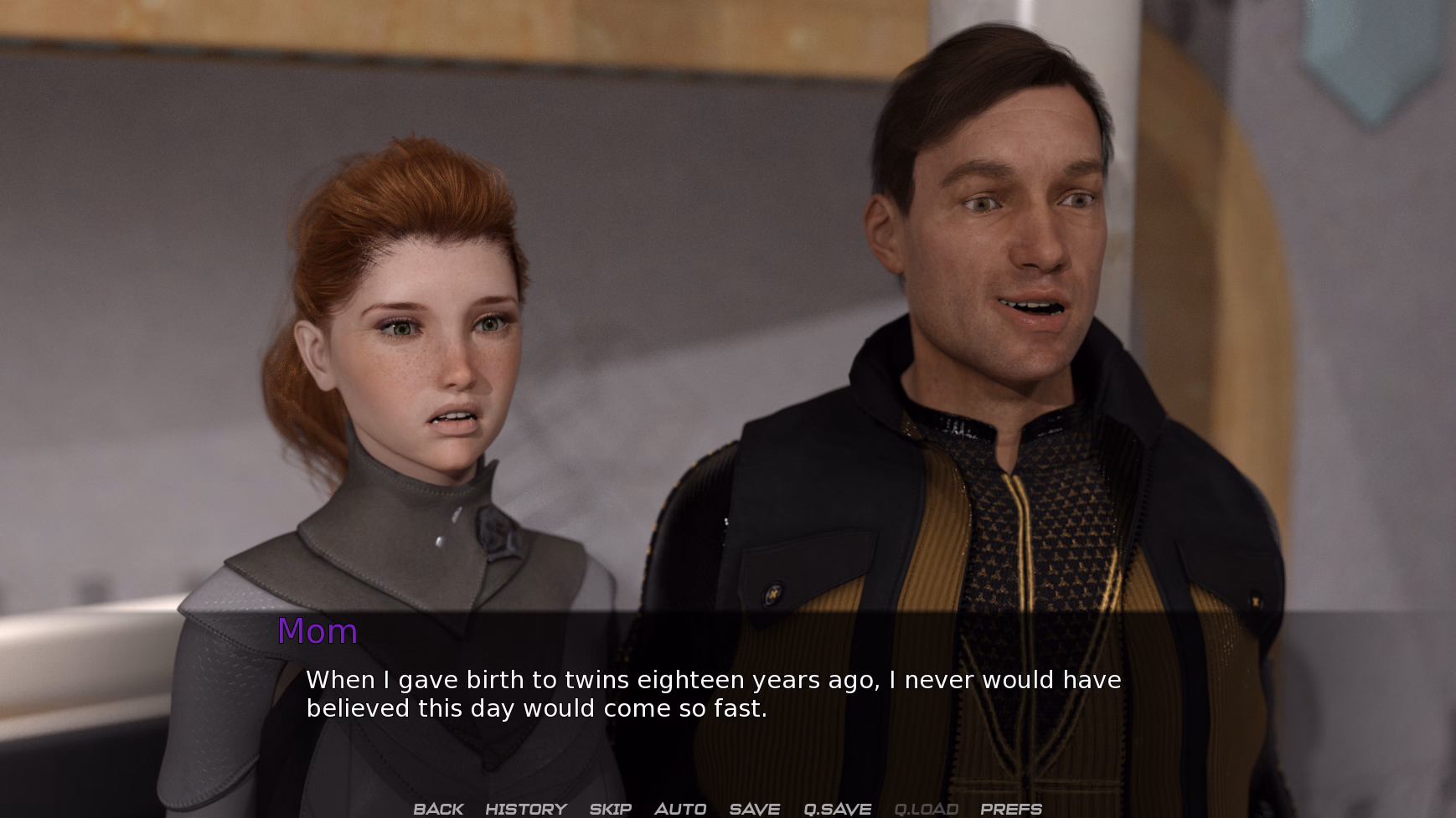Open the Save menu
The image size is (1456, 818).
point(754,809)
